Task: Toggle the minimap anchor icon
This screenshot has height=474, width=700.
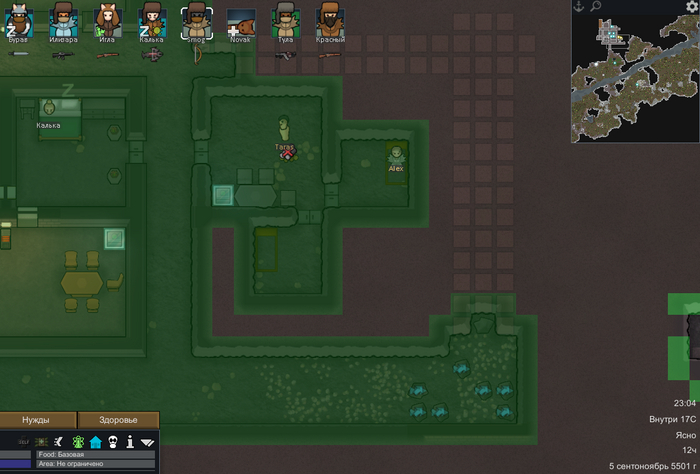Action: pos(579,6)
